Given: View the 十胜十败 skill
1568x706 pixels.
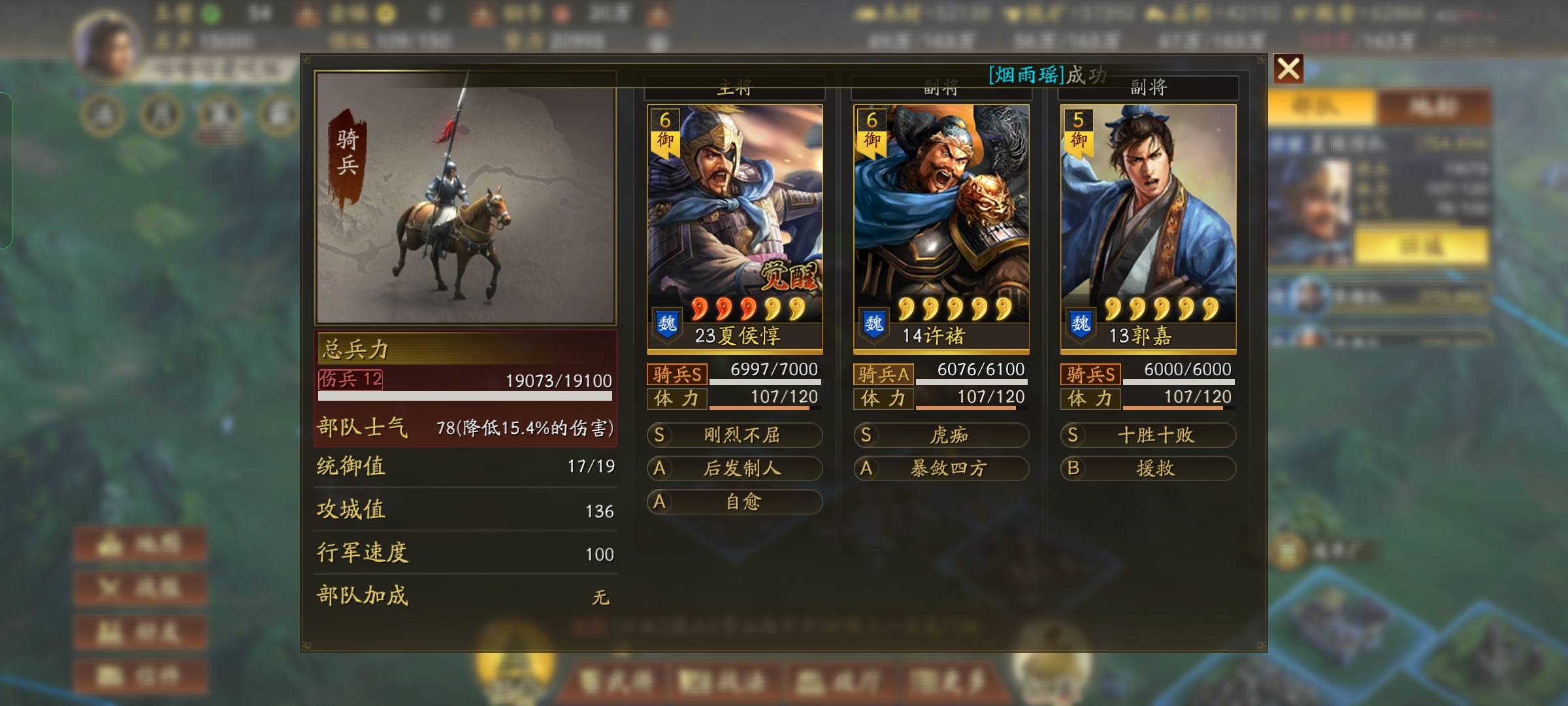Looking at the screenshot, I should coord(1148,435).
